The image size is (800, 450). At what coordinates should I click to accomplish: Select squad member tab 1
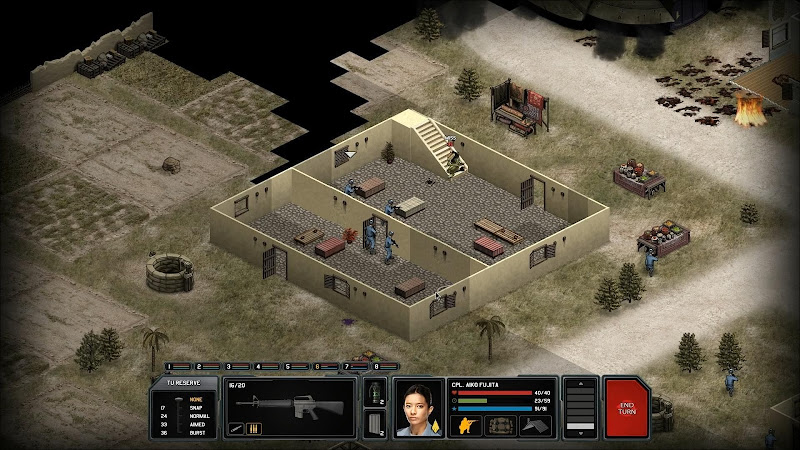[169, 366]
